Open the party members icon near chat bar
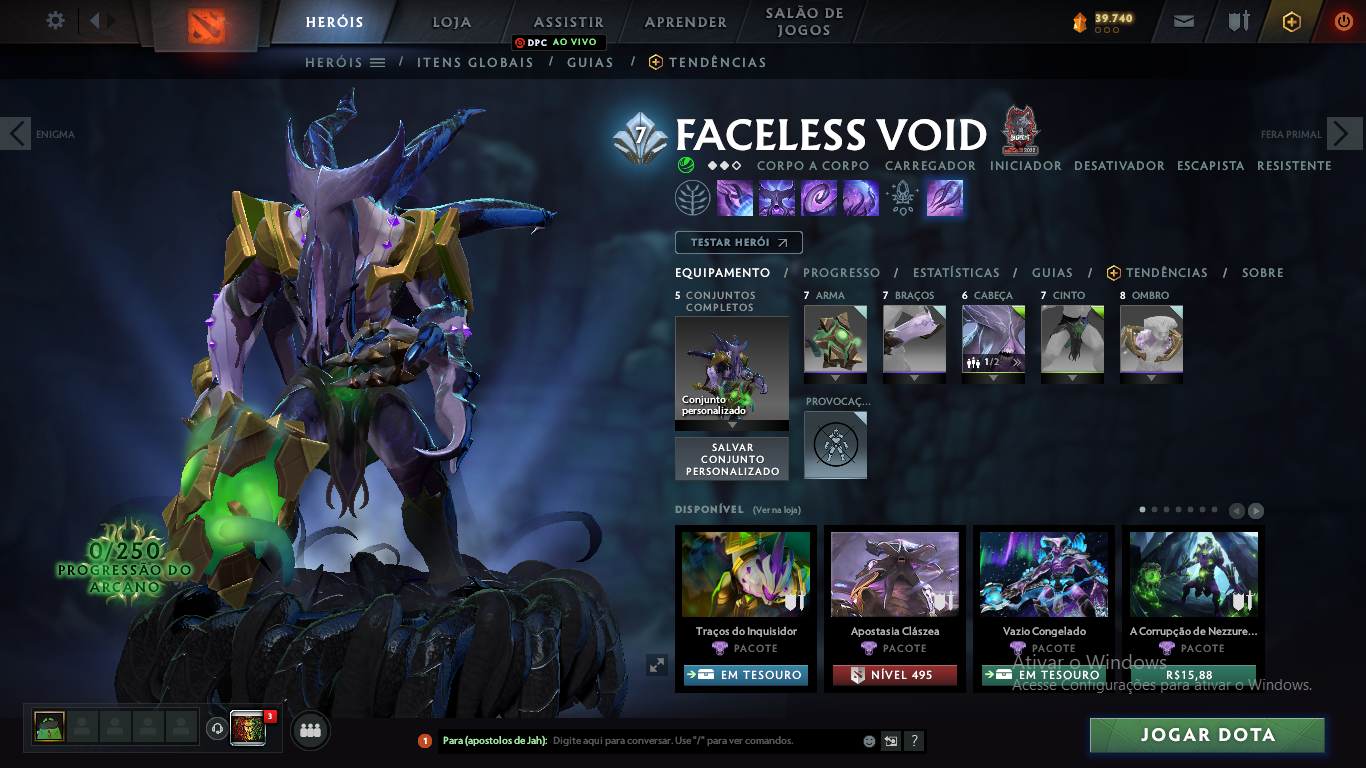 click(x=309, y=730)
